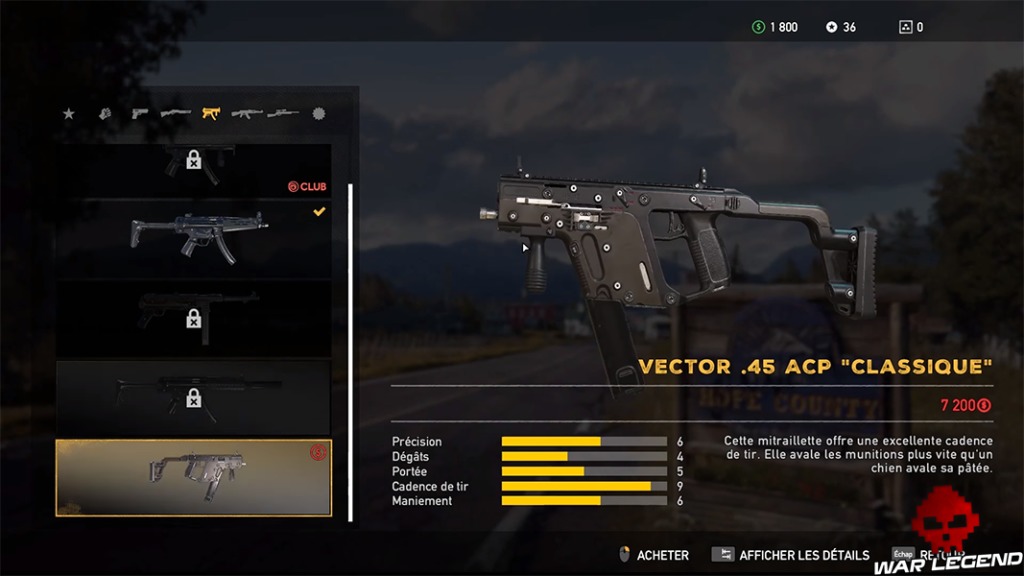
Task: Select the pistol weapon category
Action: coord(139,114)
